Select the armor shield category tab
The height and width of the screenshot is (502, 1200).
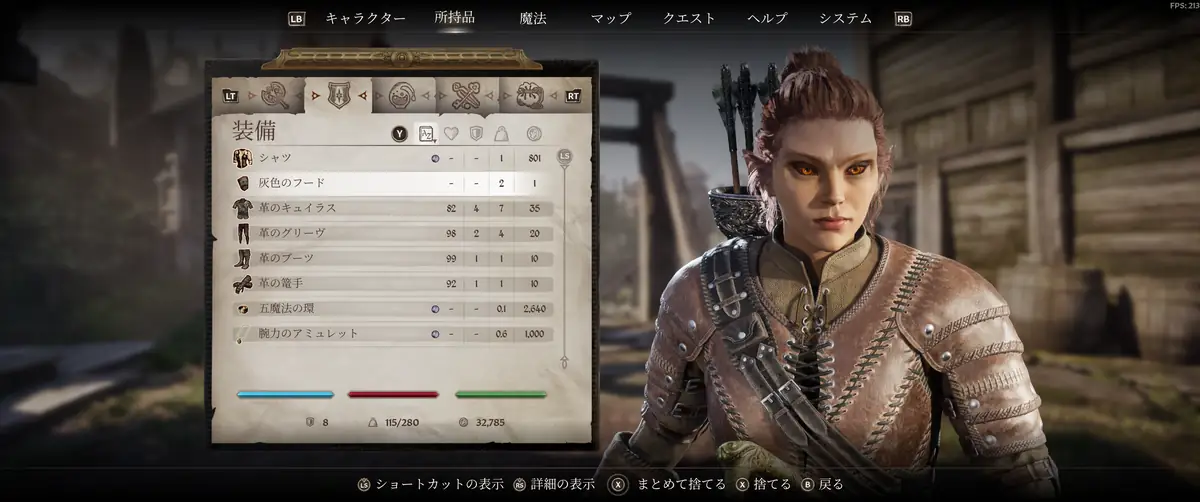point(337,96)
